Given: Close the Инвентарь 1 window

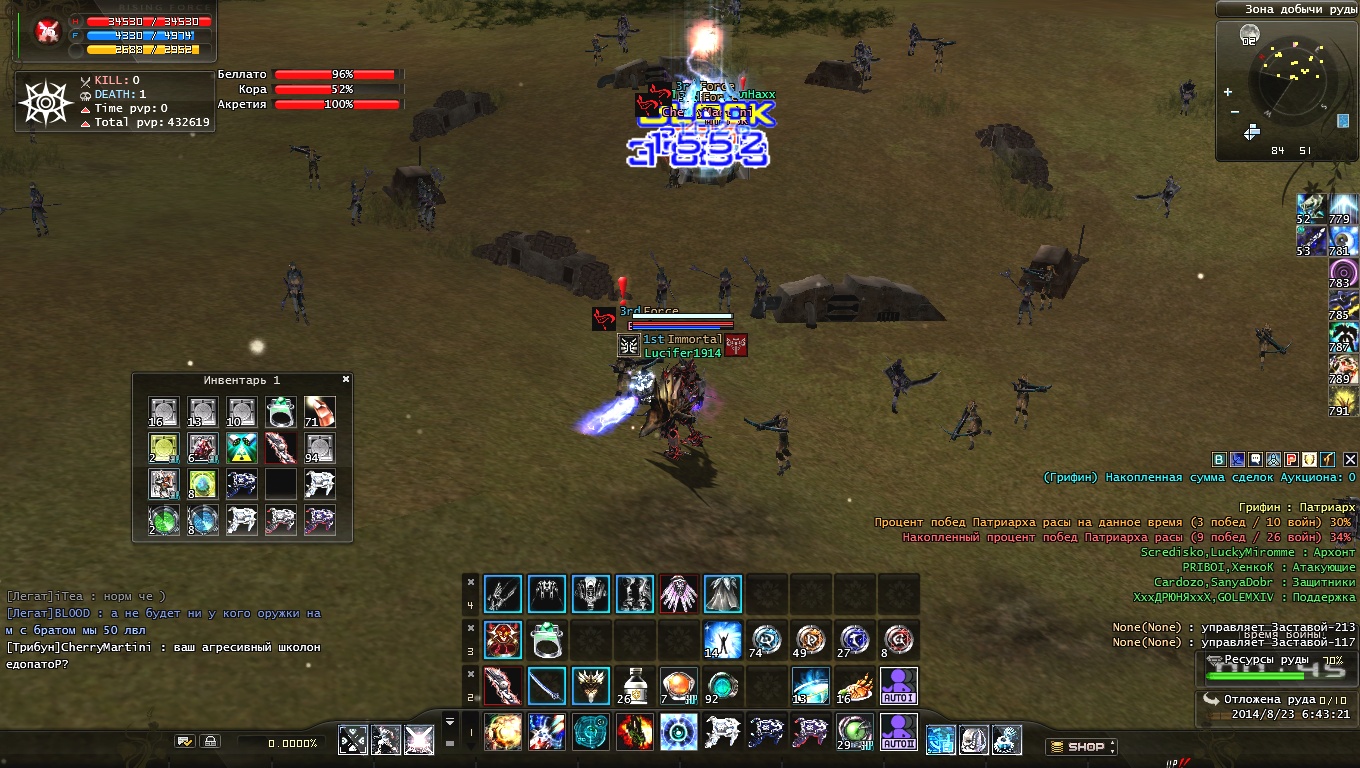Looking at the screenshot, I should [x=346, y=380].
